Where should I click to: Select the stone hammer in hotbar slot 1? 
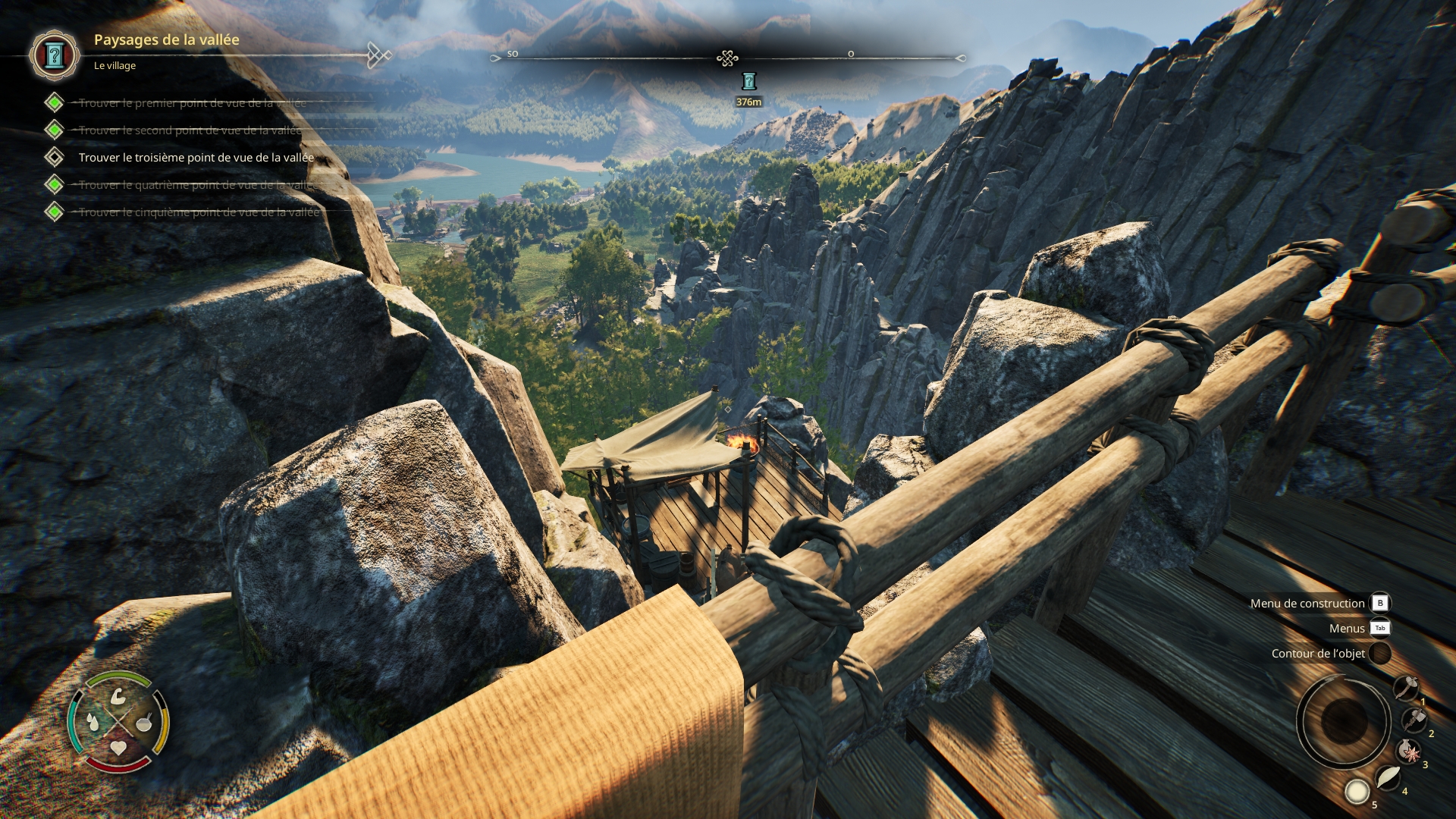(1407, 688)
